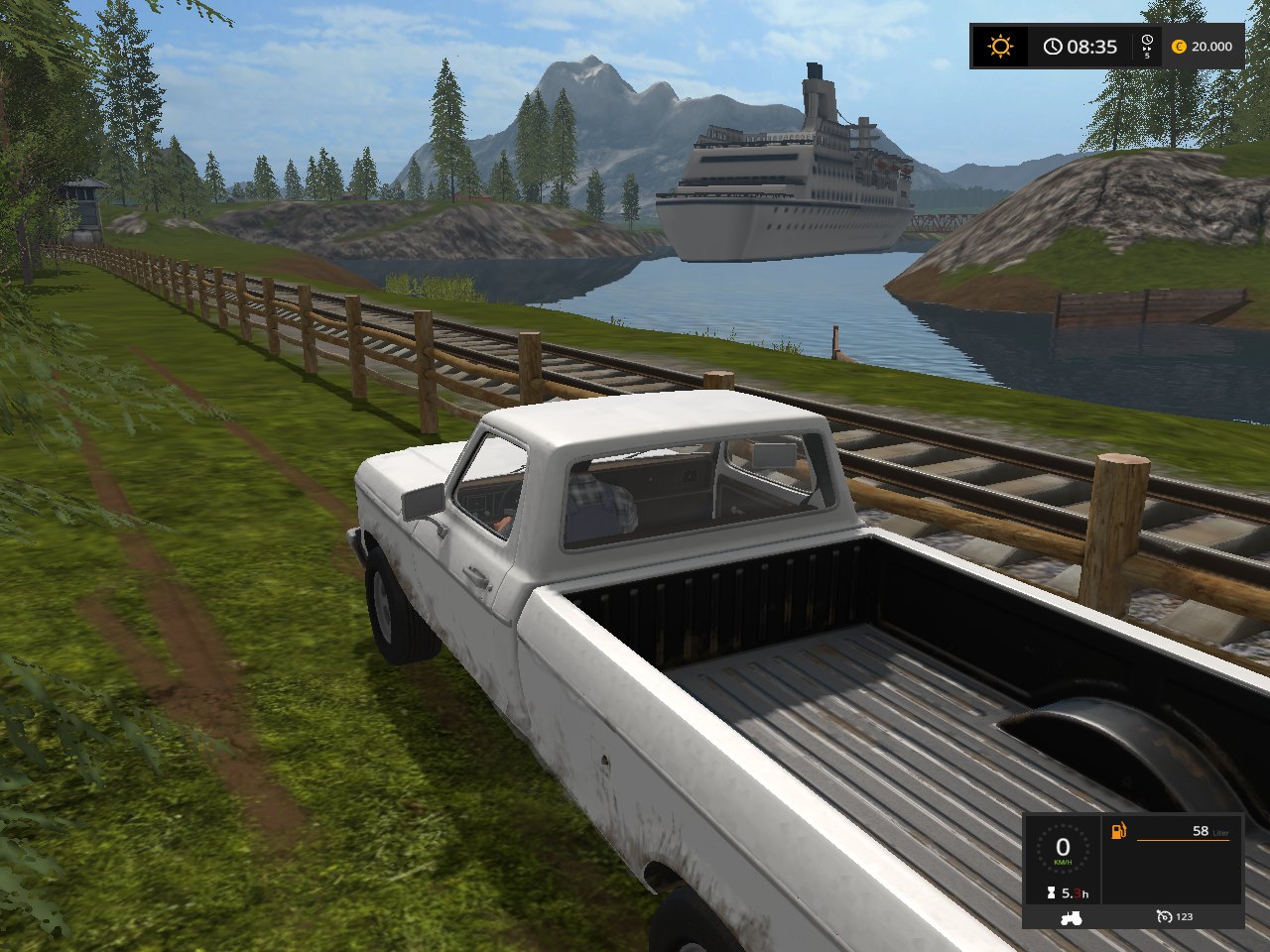Select the white tractor icon
Screen dimensions: 1270x952
click(1071, 917)
